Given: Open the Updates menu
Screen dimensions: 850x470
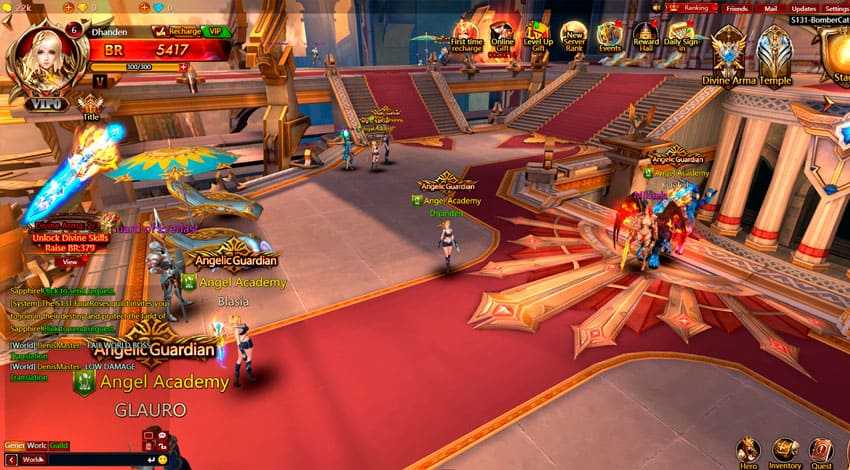Looking at the screenshot, I should click(x=803, y=8).
